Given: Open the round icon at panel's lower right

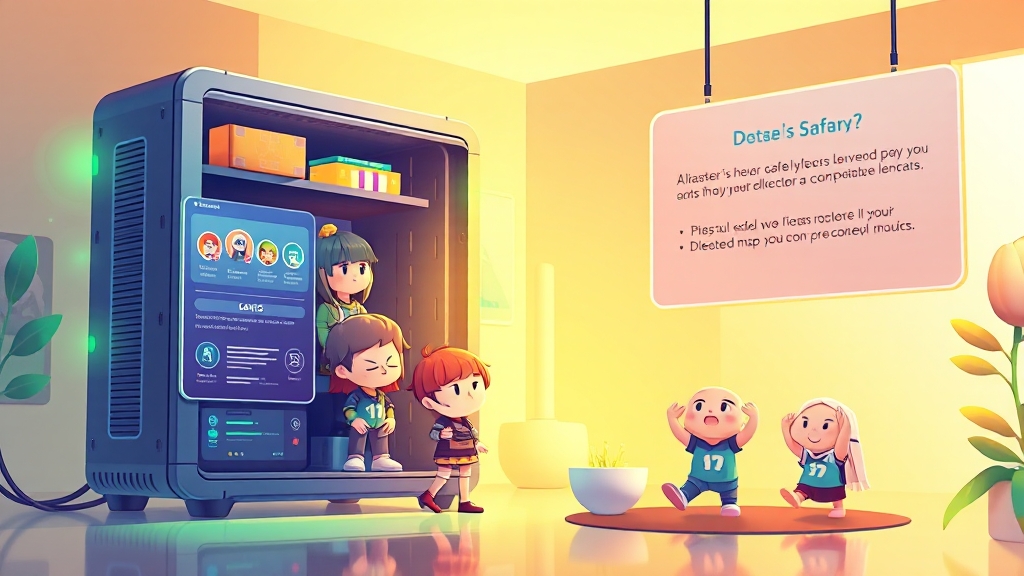Looking at the screenshot, I should tap(294, 360).
